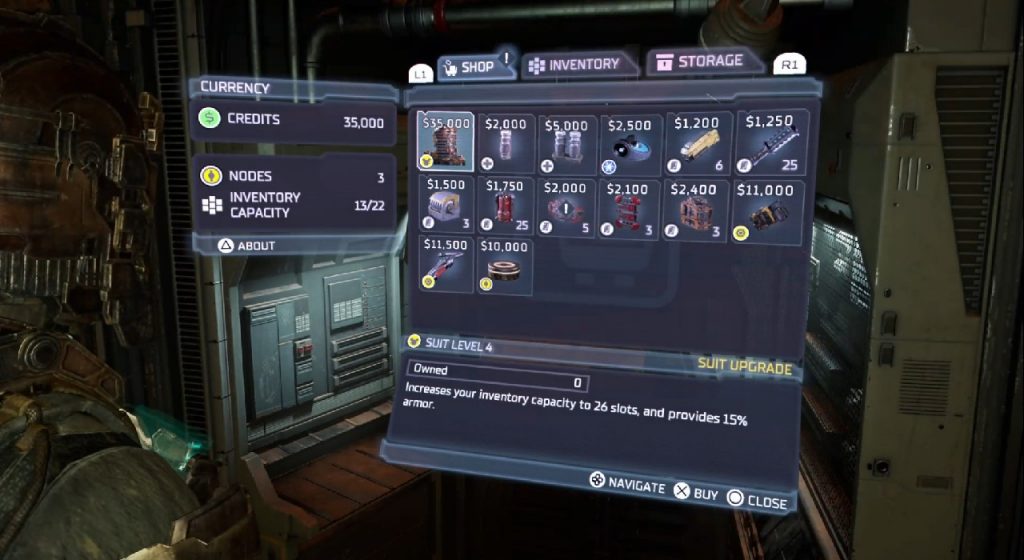Select the $1,200 ammo item
Screen dimensions: 1024x560
tap(695, 143)
